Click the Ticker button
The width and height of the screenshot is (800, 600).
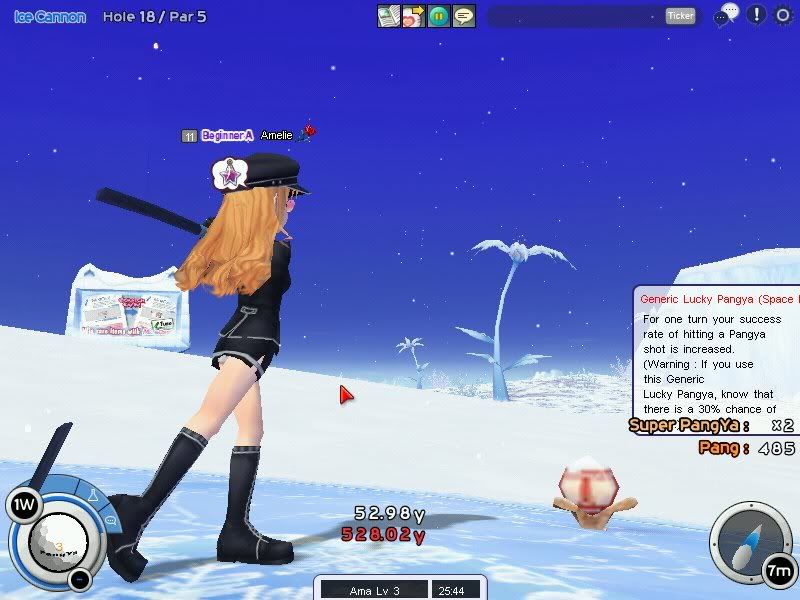click(x=680, y=16)
